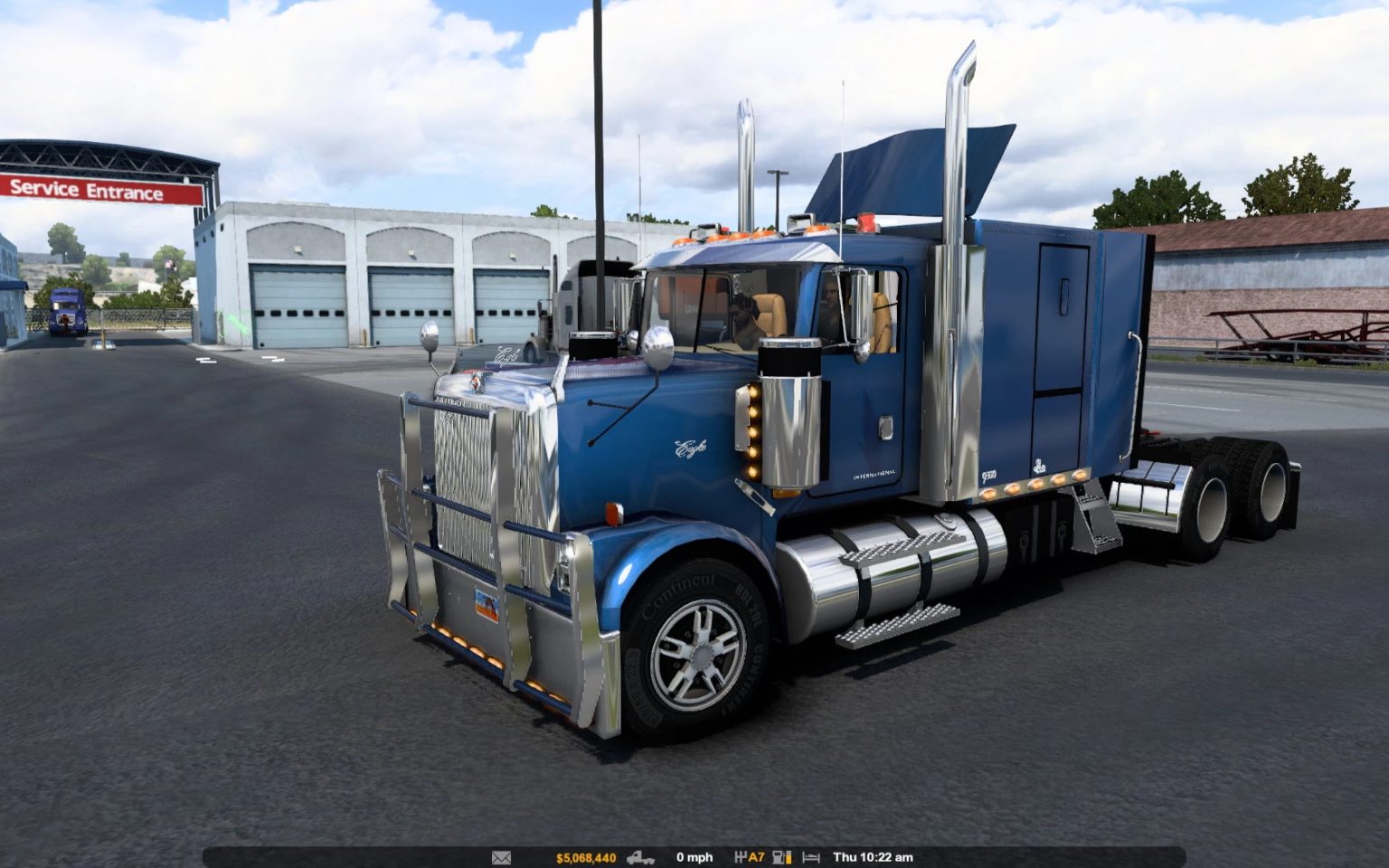Click the money balance $5,068,440
This screenshot has height=868, width=1389.
pos(586,856)
